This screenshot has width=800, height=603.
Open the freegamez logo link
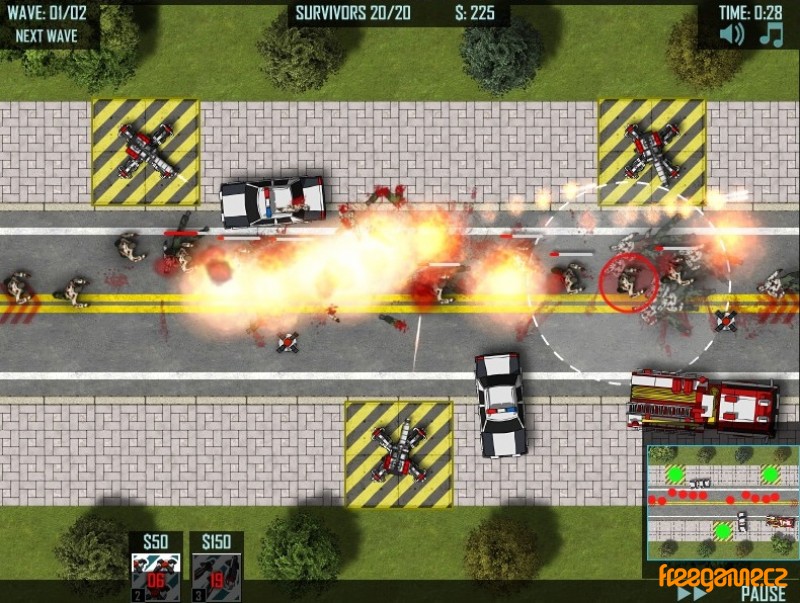click(722, 575)
